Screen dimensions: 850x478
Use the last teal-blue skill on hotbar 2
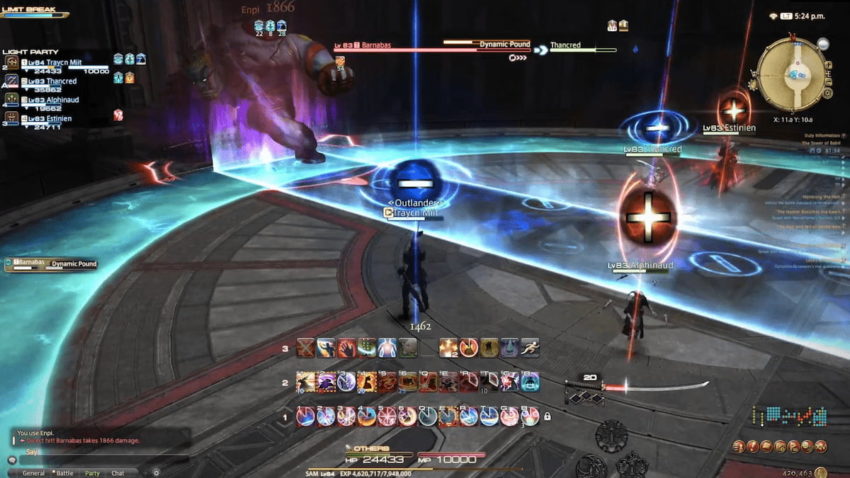point(530,381)
